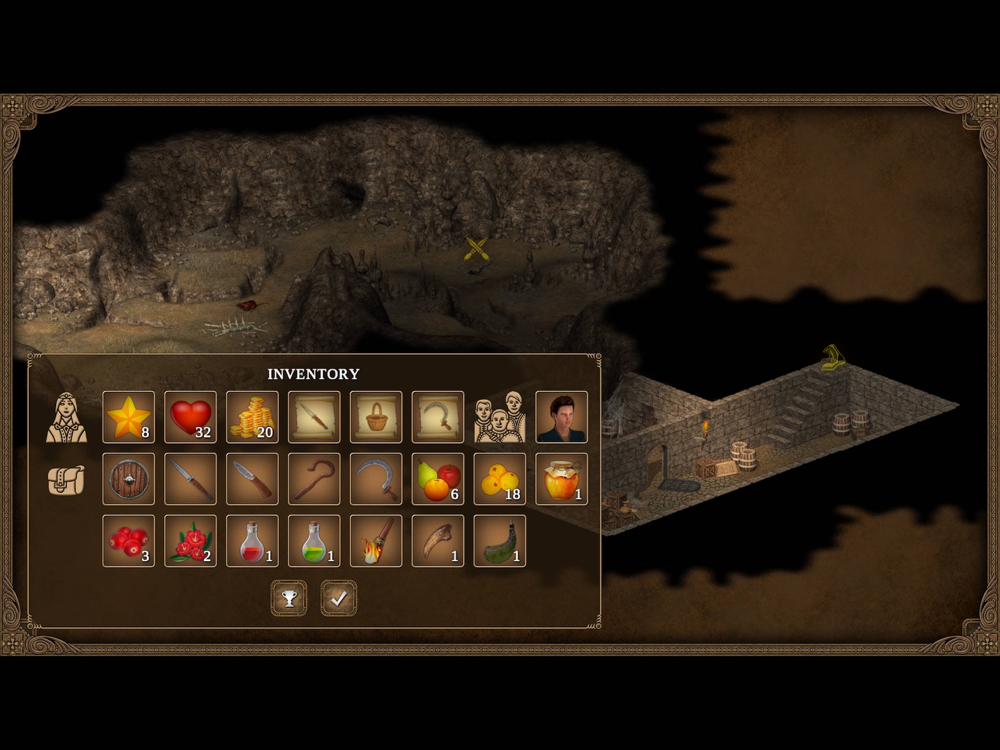
Task: Click the mixed fruit stack of six
Action: pyautogui.click(x=438, y=479)
